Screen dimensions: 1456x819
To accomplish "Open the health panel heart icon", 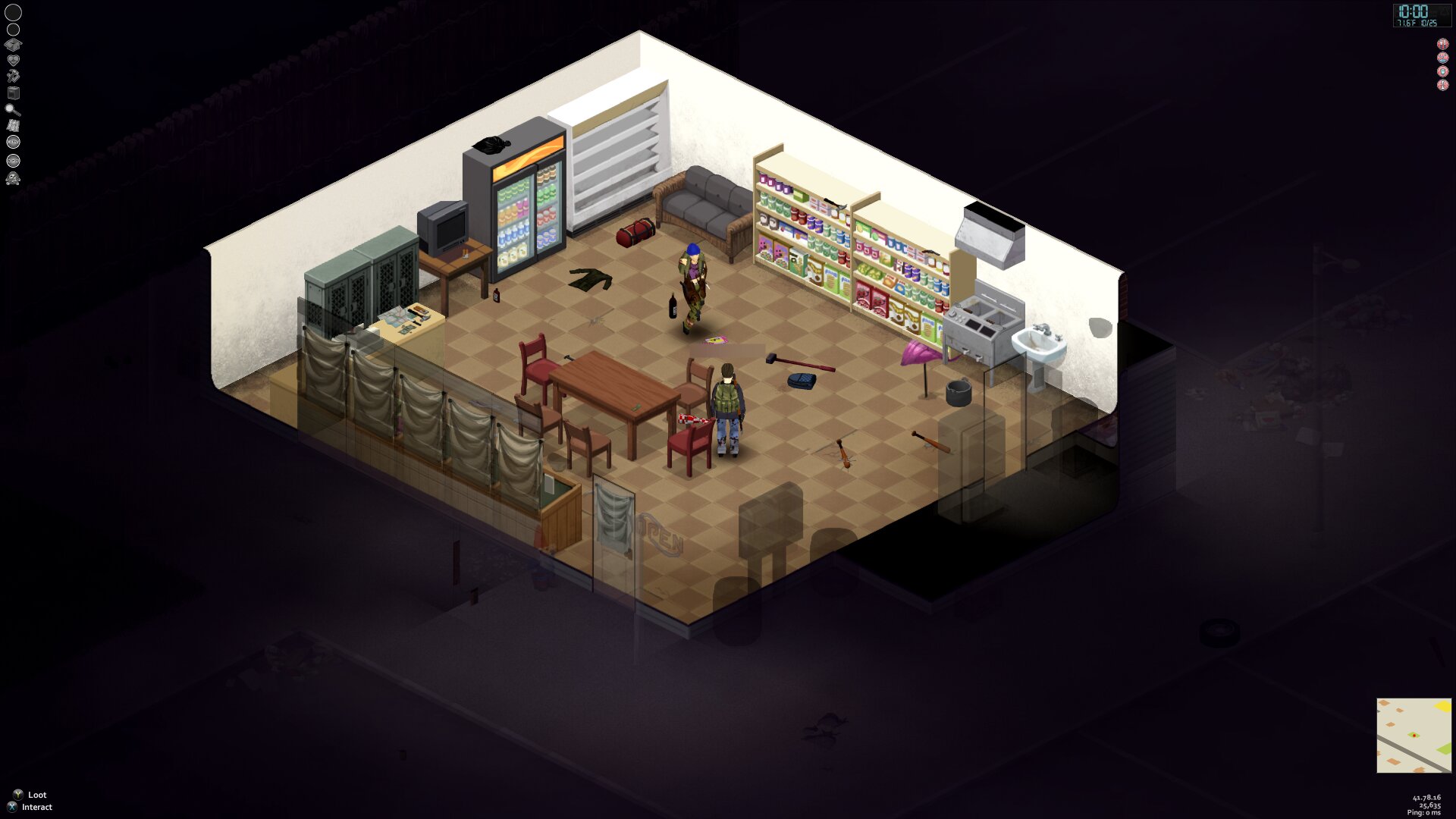I will point(13,60).
